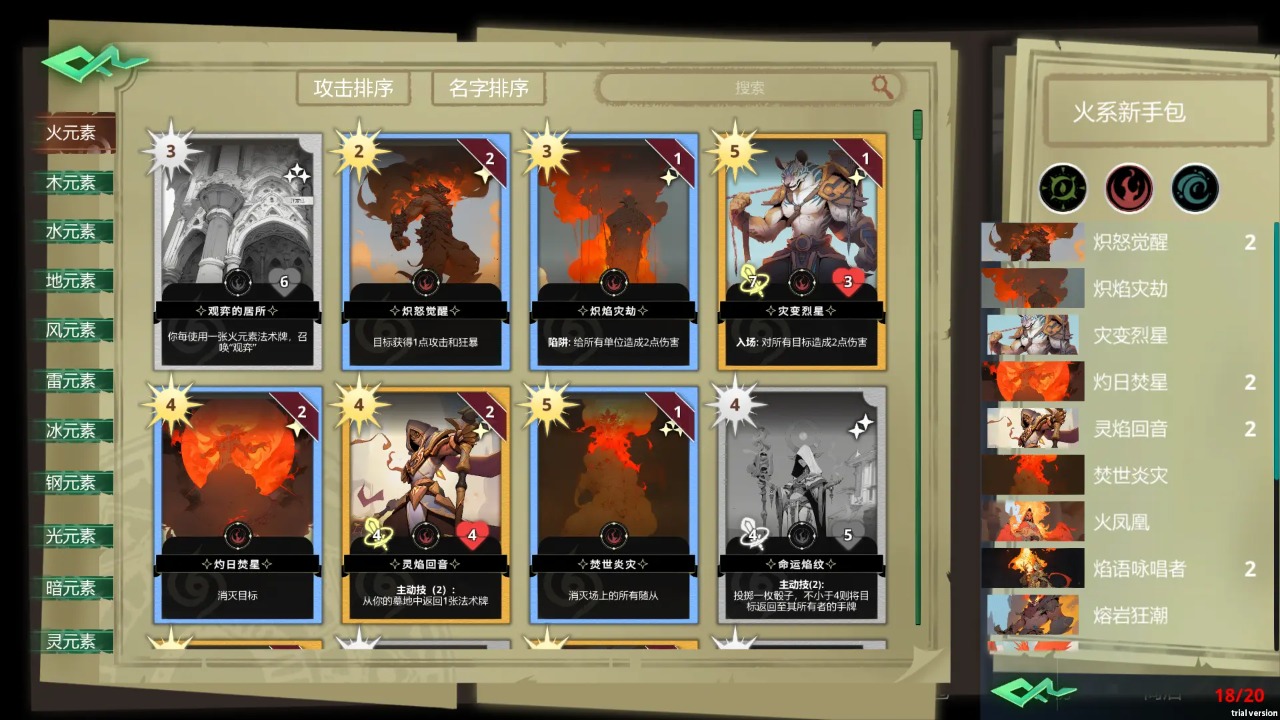1280x720 pixels.
Task: Click the search magnifier icon
Action: (880, 87)
